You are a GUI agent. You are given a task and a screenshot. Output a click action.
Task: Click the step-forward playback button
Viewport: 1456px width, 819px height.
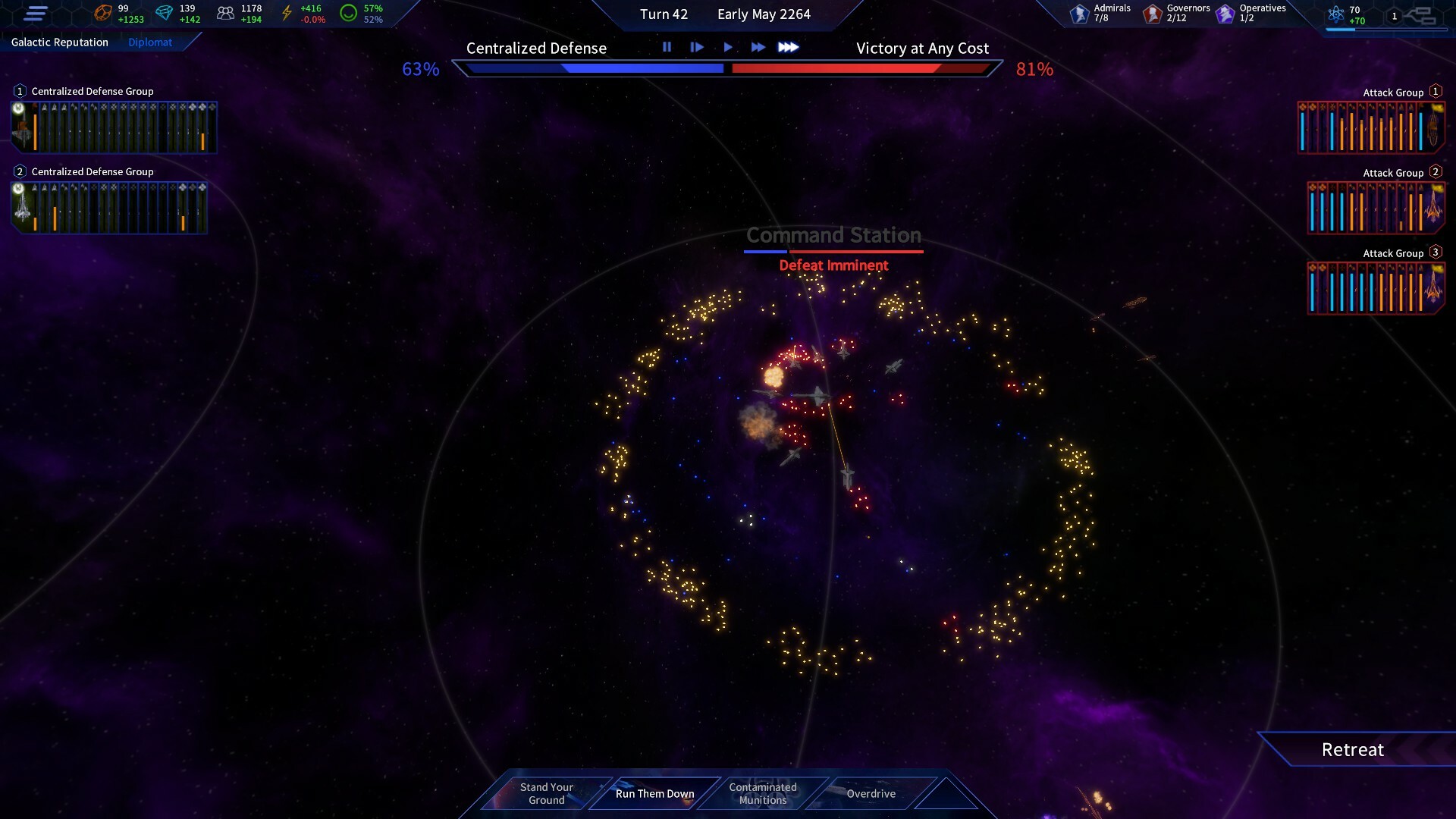(697, 47)
